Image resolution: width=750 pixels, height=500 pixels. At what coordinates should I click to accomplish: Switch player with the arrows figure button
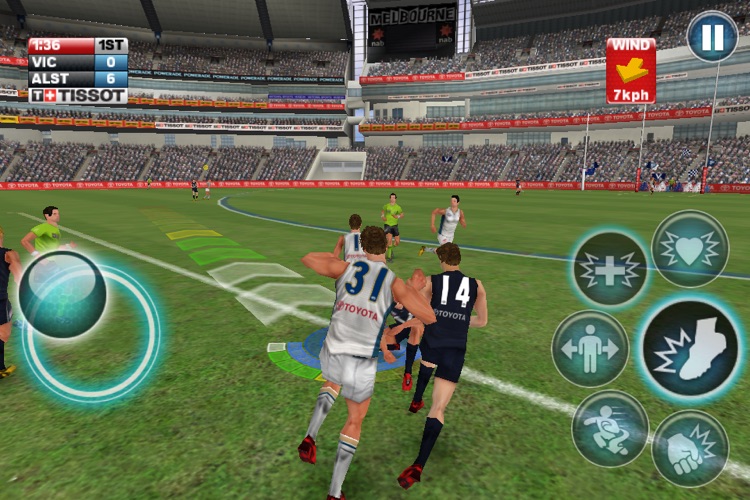click(590, 348)
